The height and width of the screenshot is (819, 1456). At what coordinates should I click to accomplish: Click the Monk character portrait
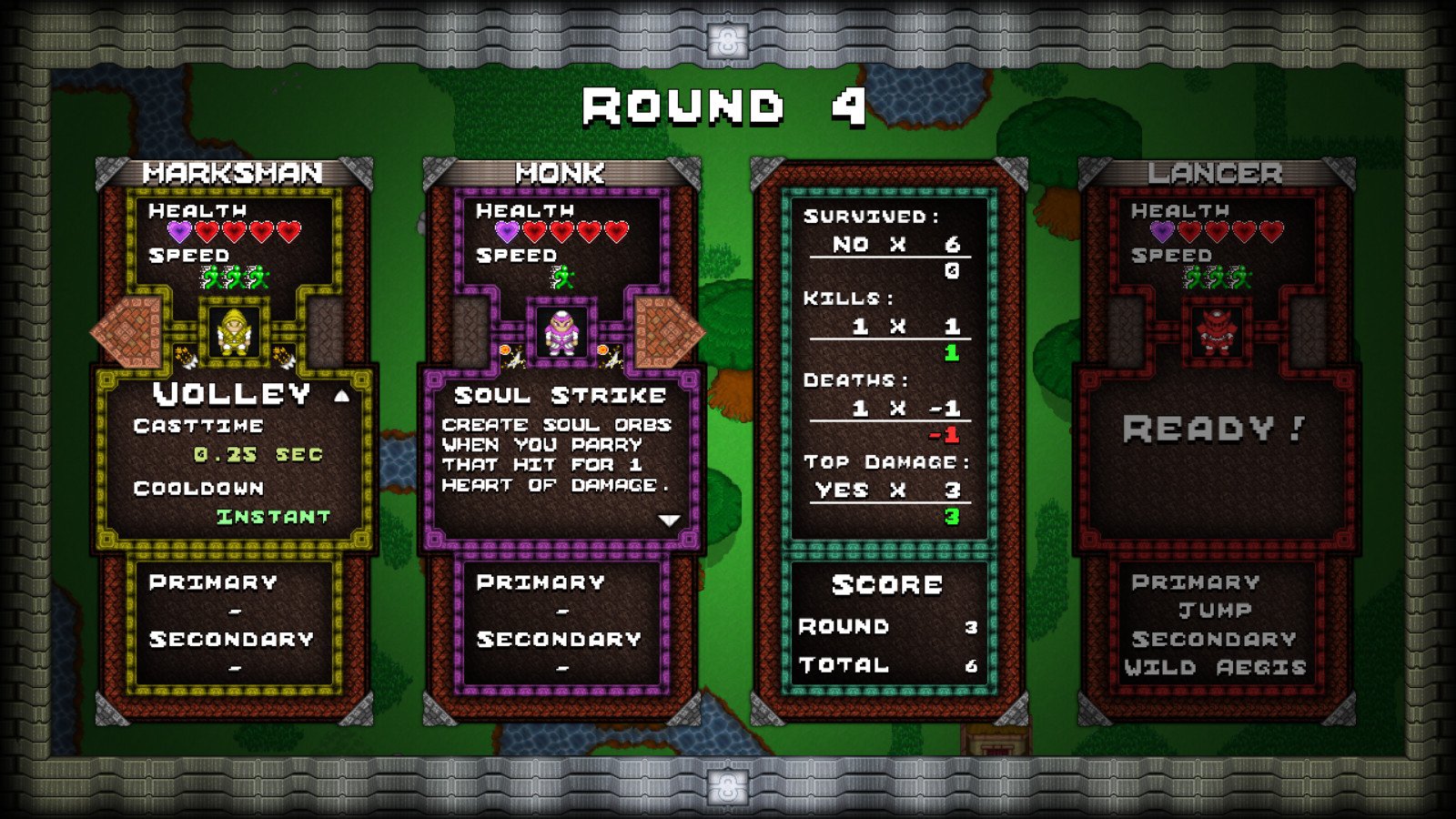(561, 334)
